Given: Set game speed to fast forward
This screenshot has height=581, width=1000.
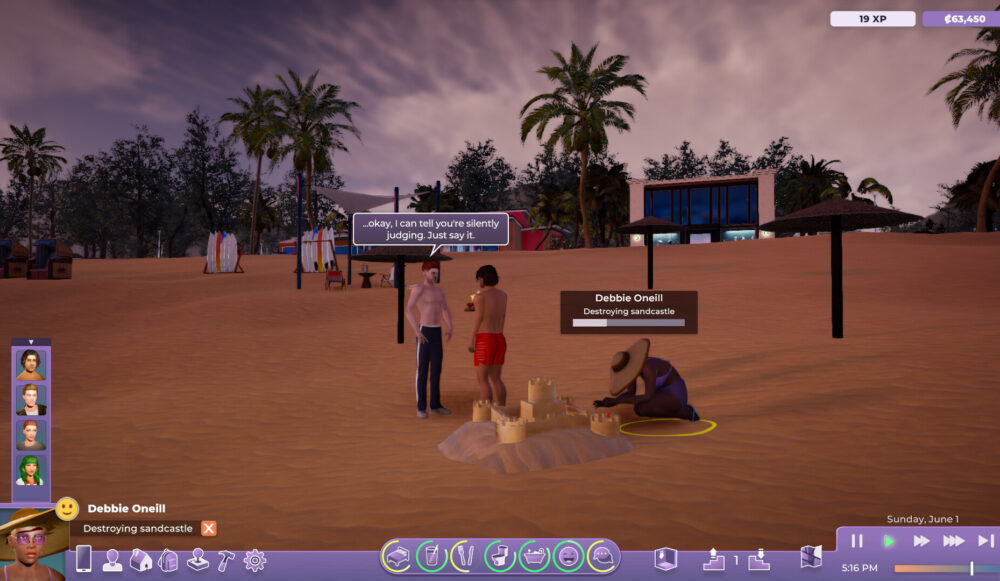Looking at the screenshot, I should [921, 541].
